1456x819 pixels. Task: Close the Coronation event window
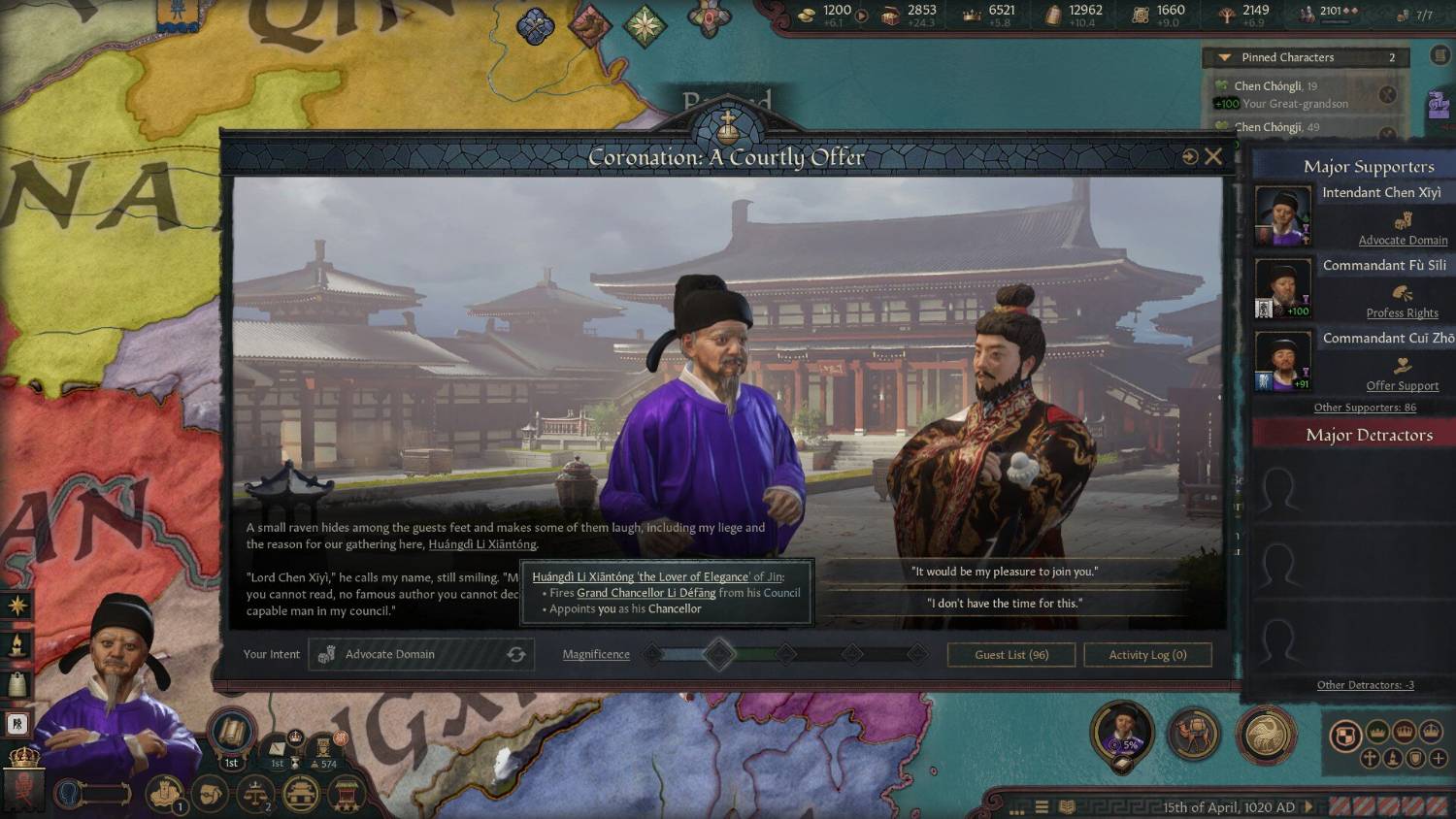click(1213, 156)
